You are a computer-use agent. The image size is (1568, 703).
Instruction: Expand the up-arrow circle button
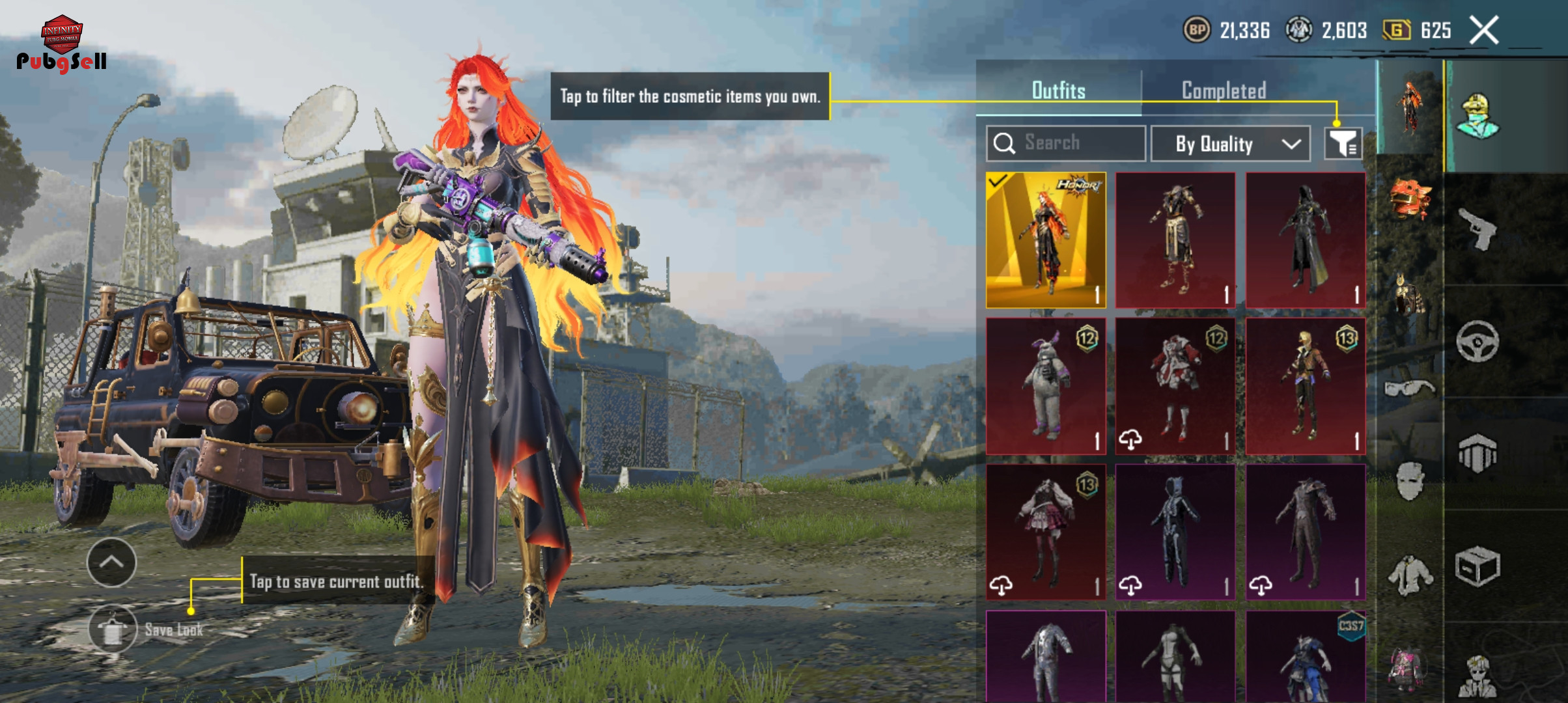[x=111, y=562]
